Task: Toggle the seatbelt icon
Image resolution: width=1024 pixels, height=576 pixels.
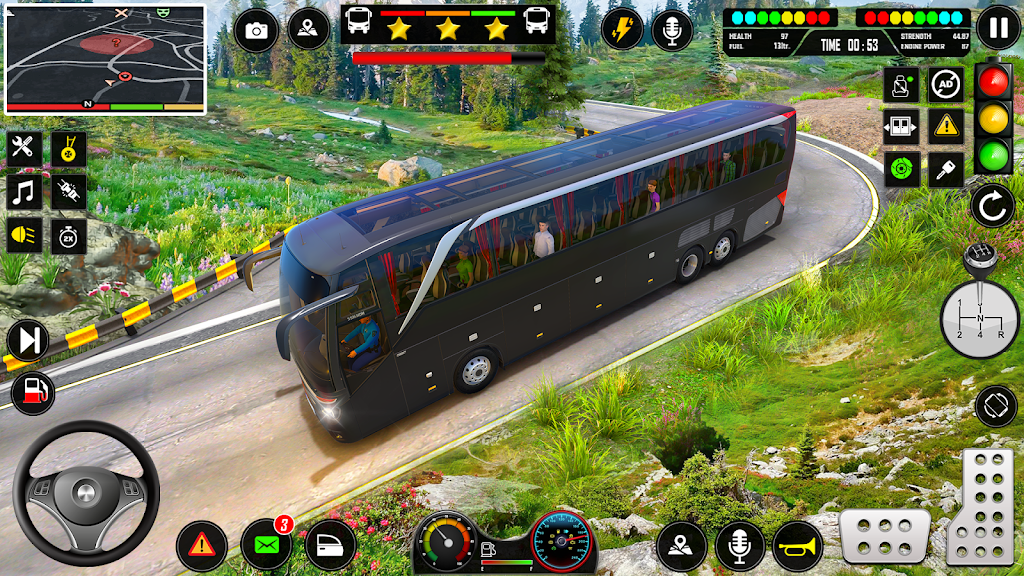Action: tap(901, 85)
